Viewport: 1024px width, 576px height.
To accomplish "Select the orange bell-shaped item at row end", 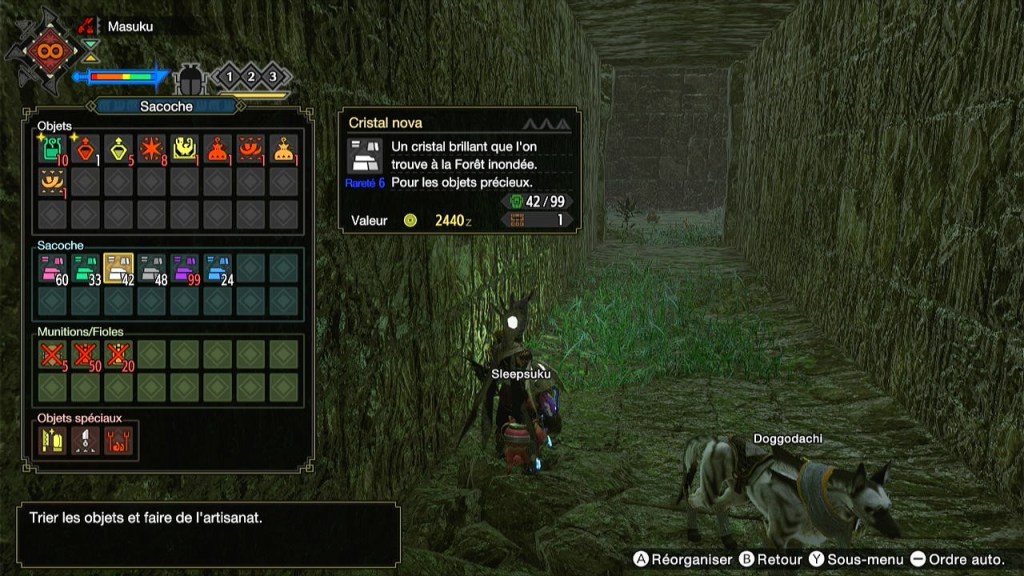I will (x=284, y=150).
